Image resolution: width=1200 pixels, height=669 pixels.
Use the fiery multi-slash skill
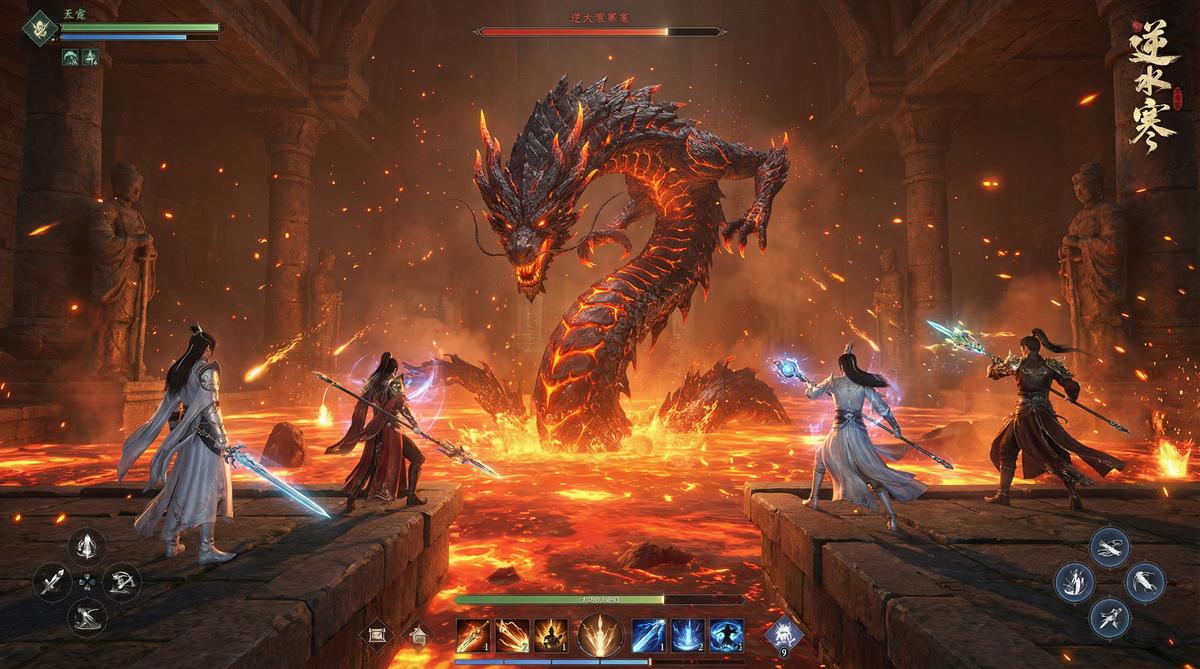pos(512,634)
